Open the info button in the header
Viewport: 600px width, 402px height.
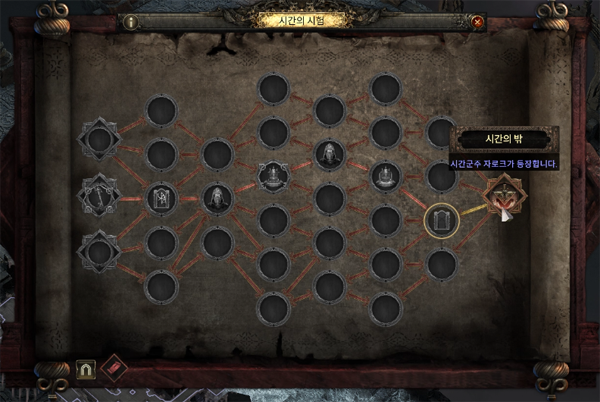coord(130,21)
